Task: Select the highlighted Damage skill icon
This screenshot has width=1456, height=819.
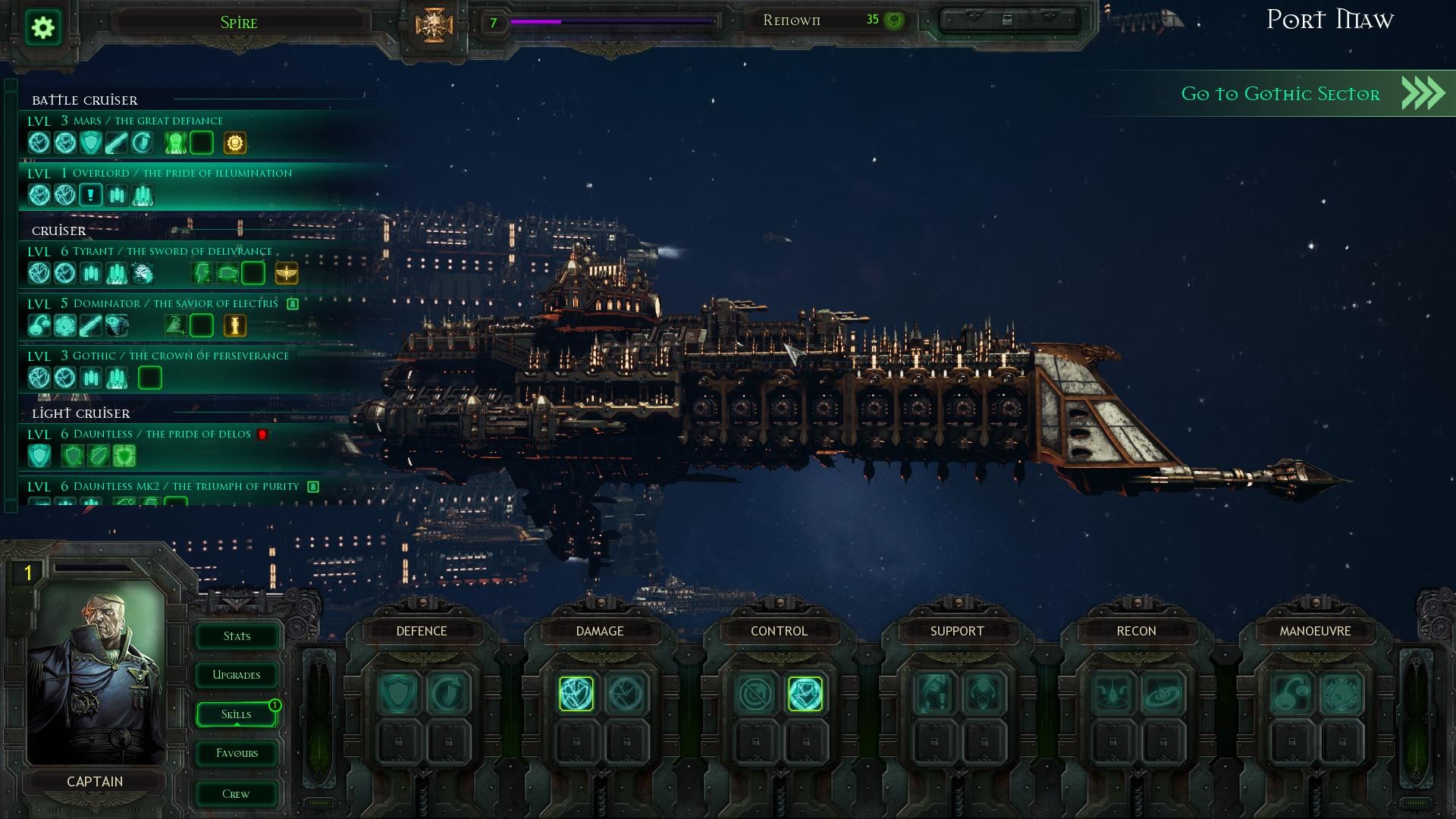Action: click(576, 694)
